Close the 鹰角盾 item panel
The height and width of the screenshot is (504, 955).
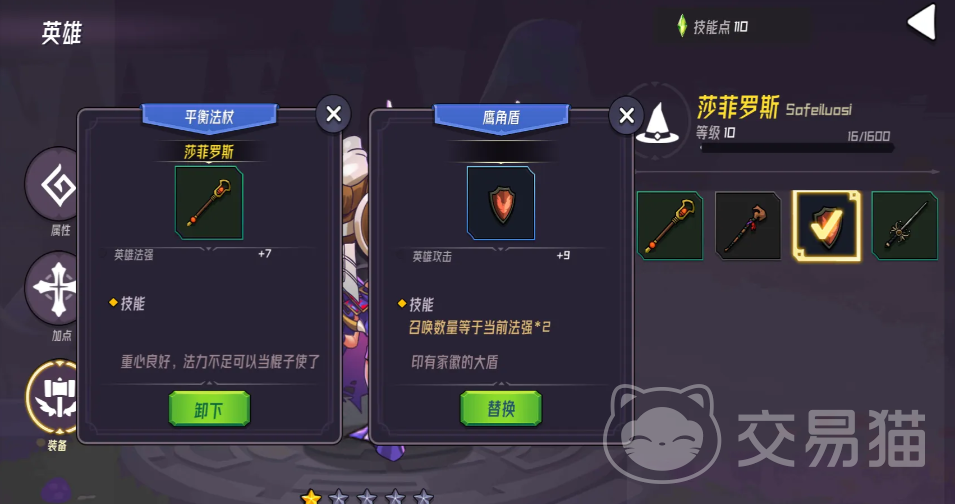[x=626, y=115]
